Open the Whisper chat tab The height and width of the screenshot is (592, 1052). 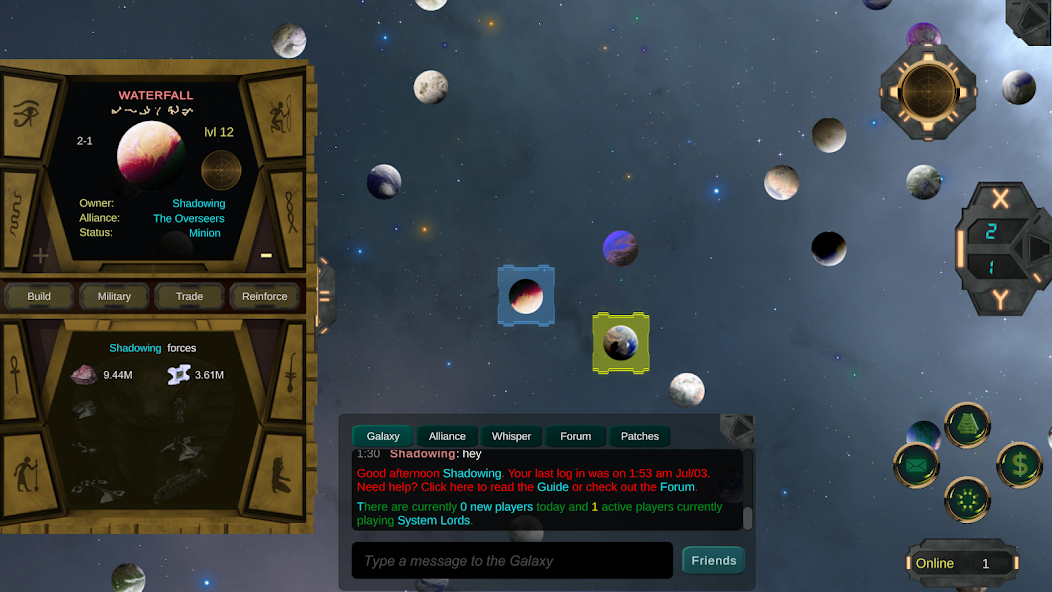tap(511, 436)
